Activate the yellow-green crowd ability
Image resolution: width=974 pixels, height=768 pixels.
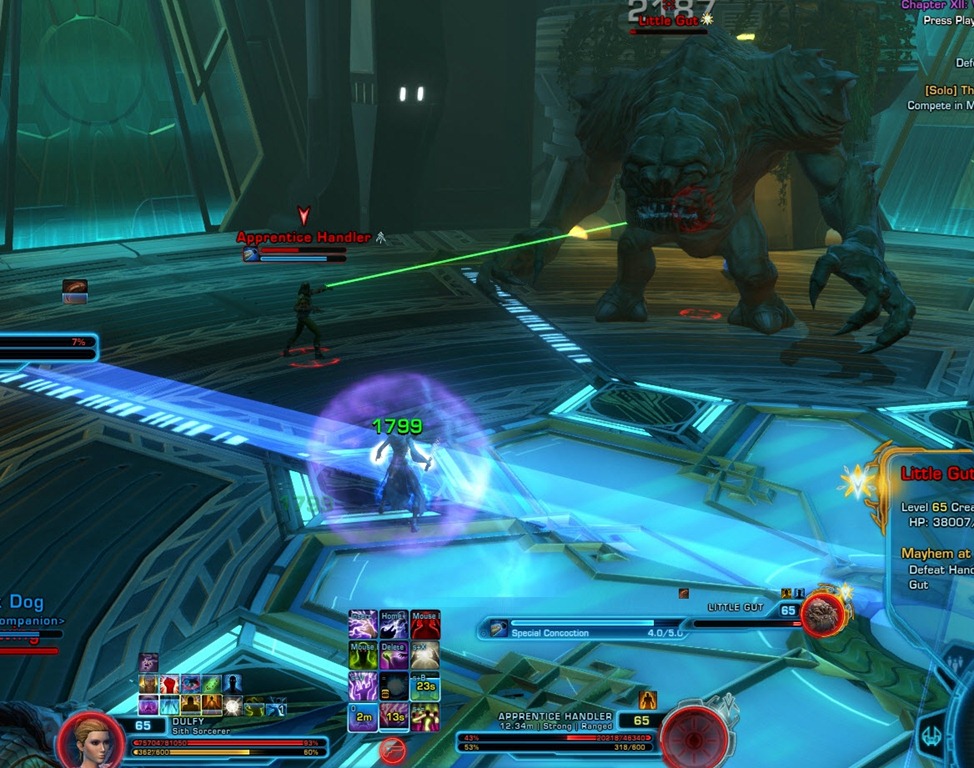click(425, 716)
